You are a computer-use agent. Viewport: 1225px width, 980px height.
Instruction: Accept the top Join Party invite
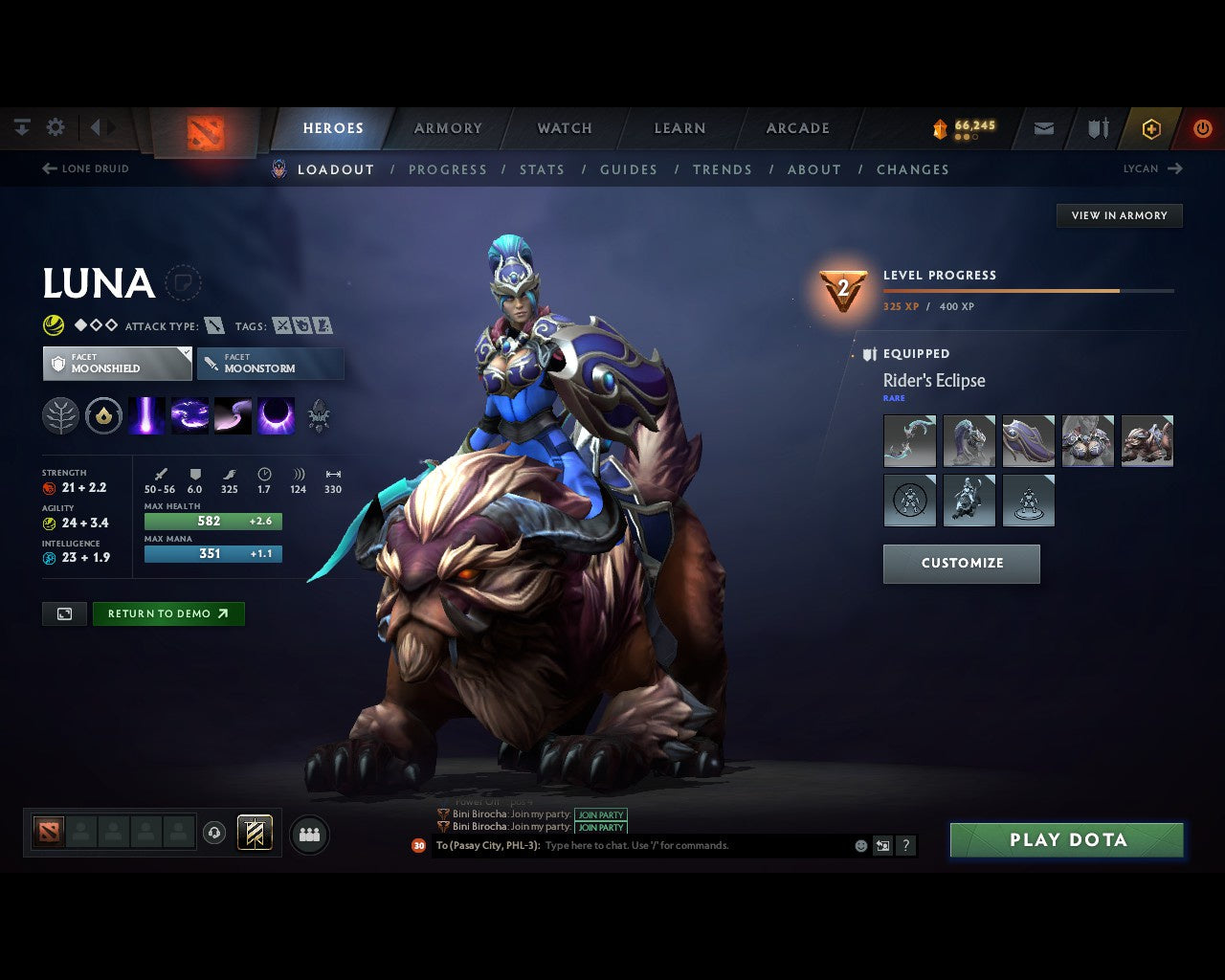(x=600, y=814)
